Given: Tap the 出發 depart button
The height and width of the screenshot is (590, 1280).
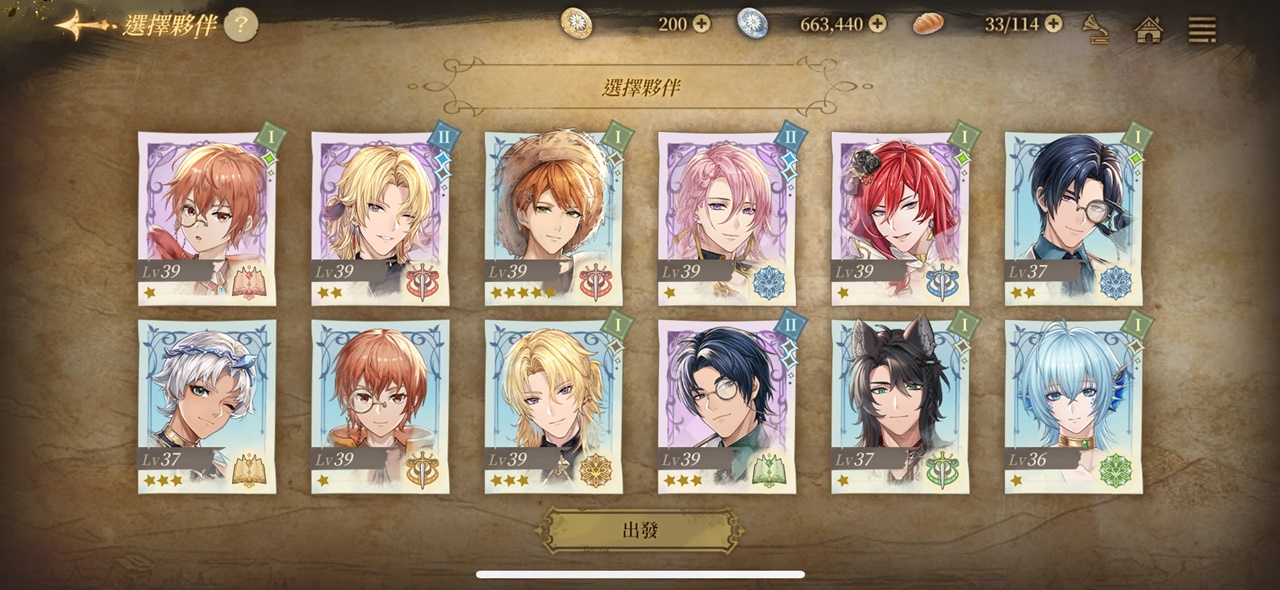Looking at the screenshot, I should 641,530.
